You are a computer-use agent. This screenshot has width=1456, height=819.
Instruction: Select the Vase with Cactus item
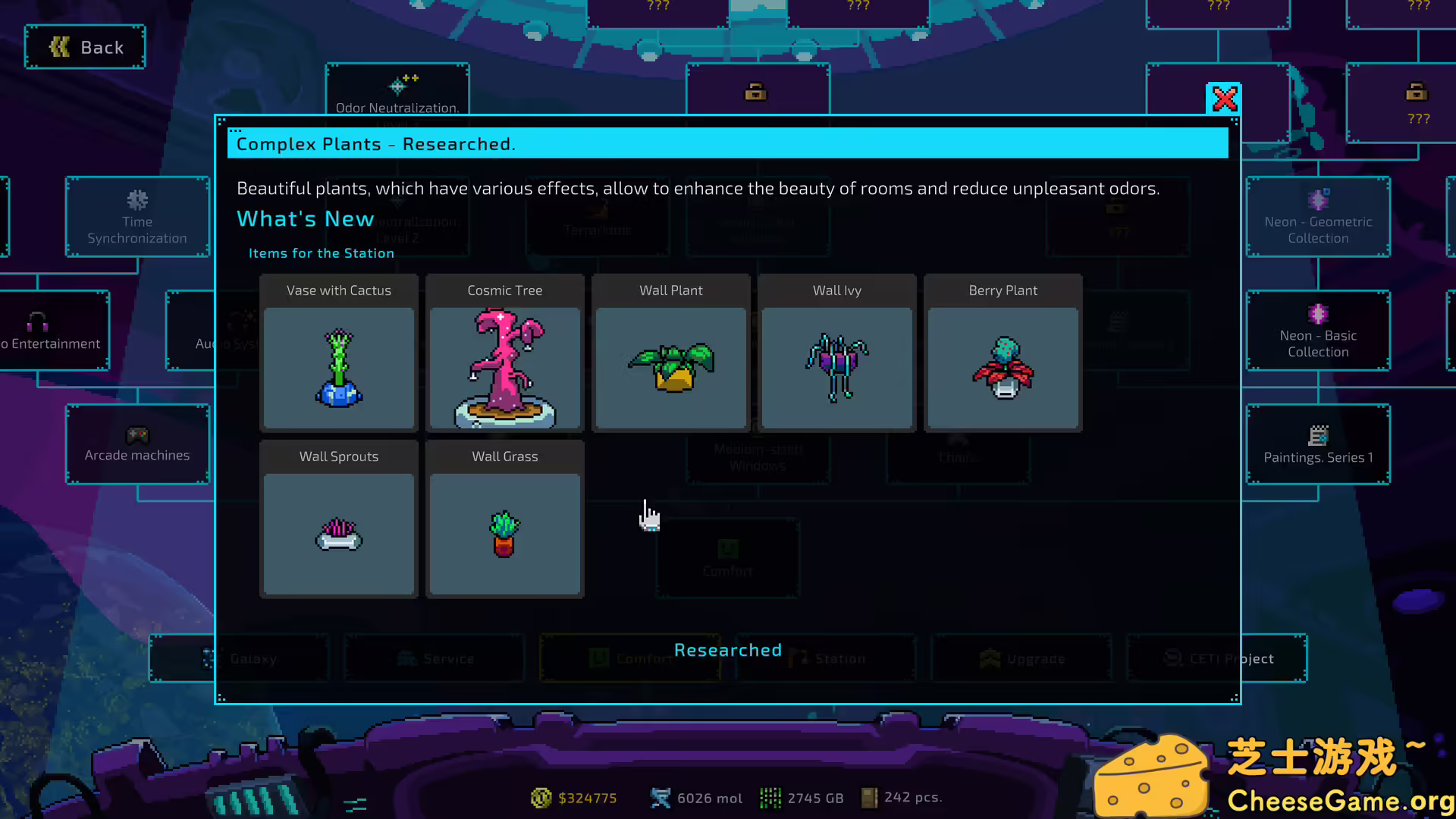[339, 353]
